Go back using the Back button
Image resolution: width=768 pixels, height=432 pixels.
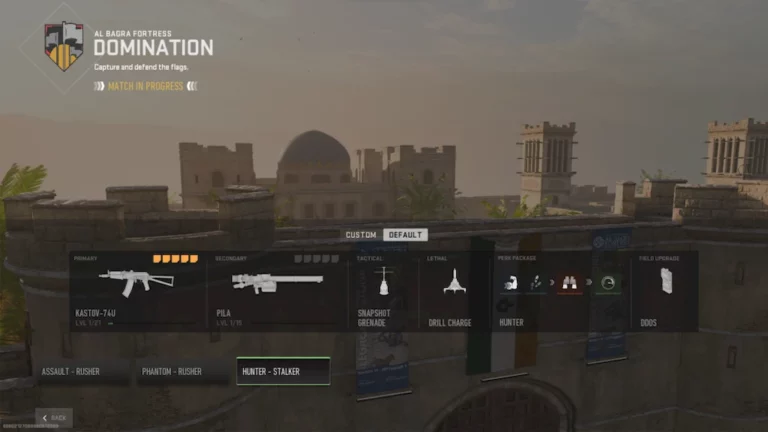[54, 417]
